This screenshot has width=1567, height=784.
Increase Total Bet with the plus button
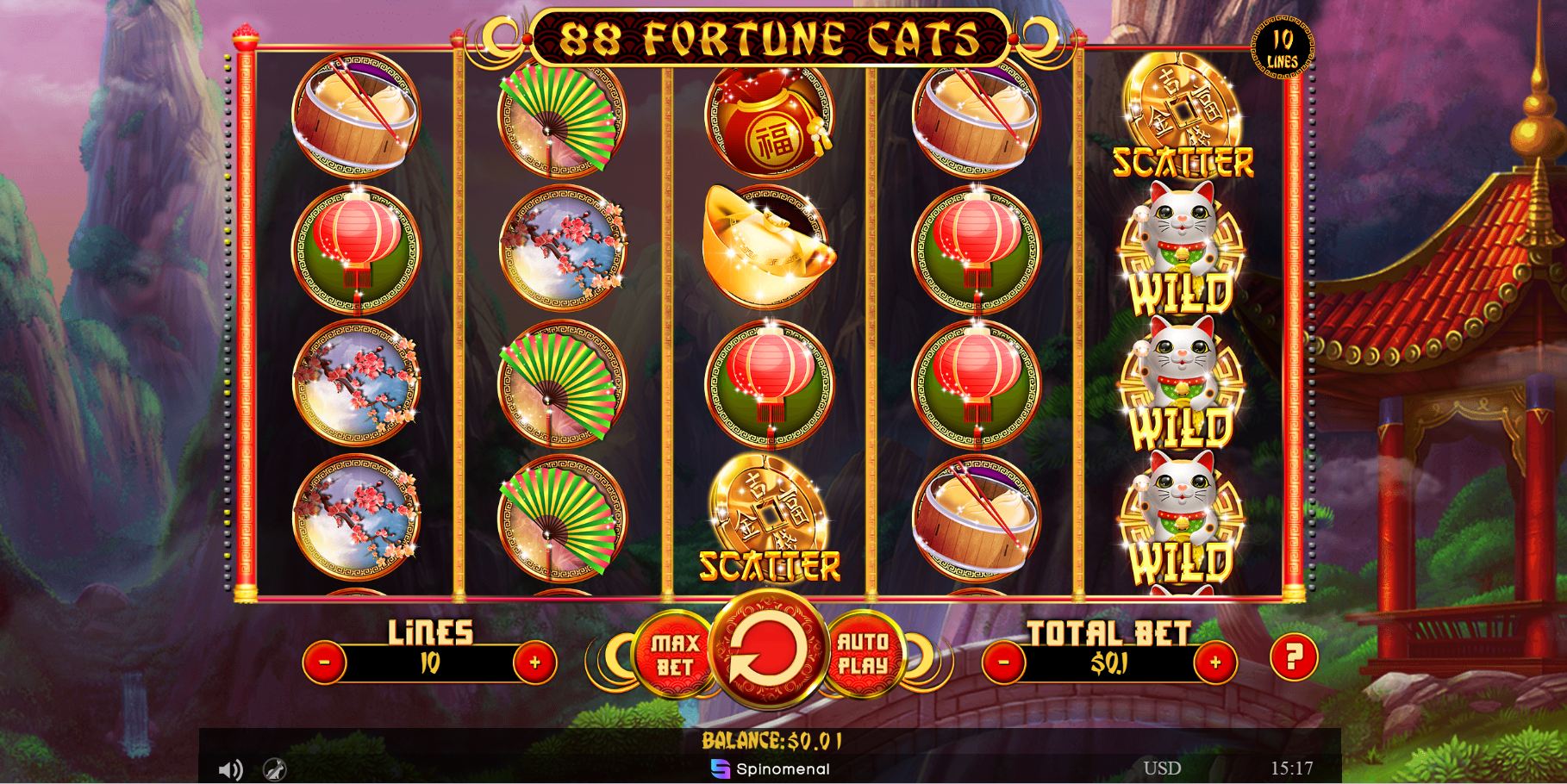pos(1216,662)
